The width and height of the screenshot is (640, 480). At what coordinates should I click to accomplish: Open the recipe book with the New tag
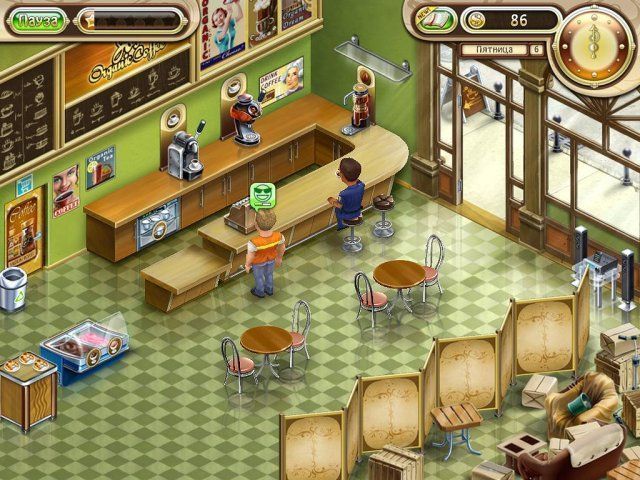click(x=435, y=20)
